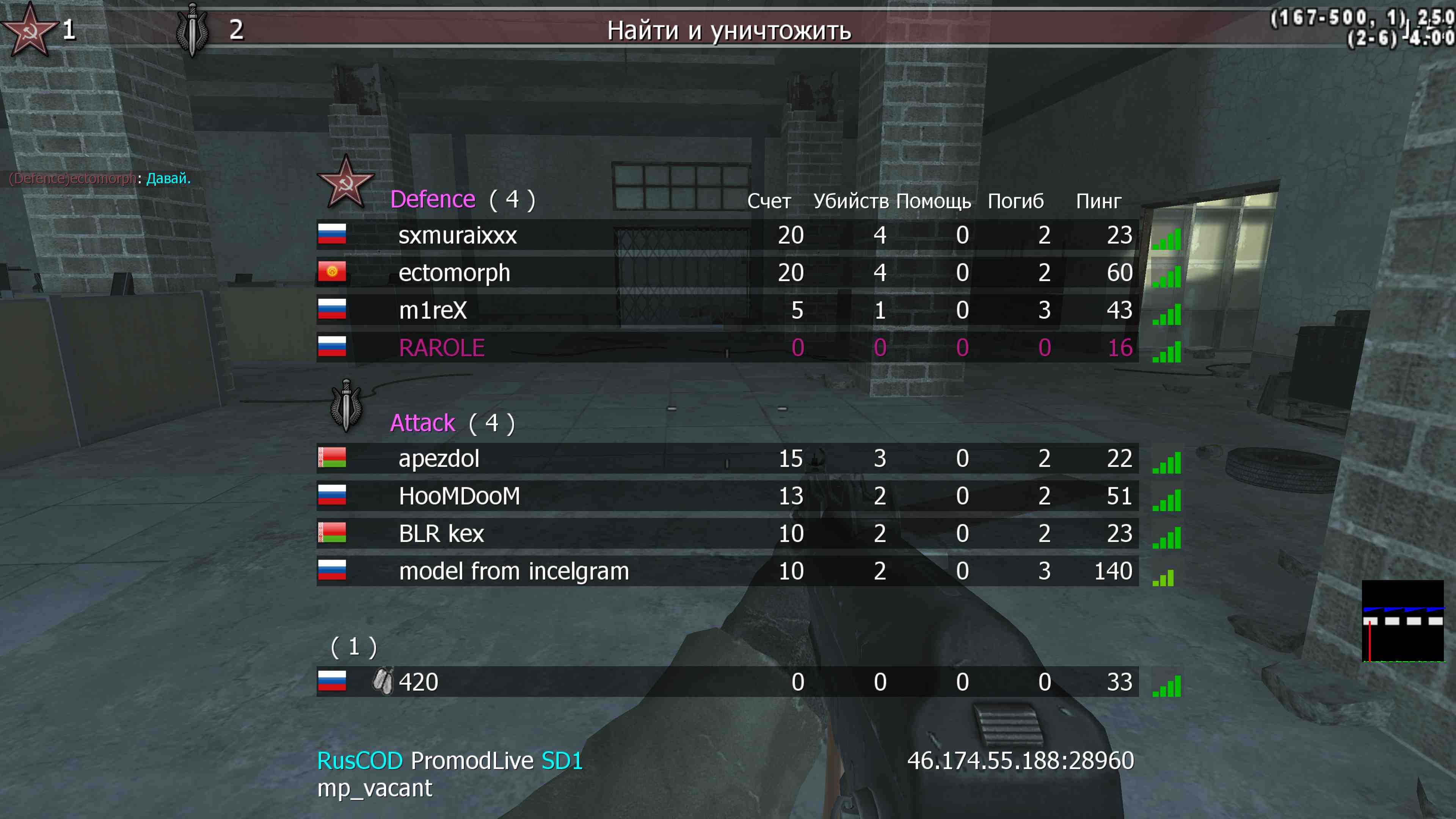This screenshot has width=1456, height=819.
Task: Click the Defence red star emblem
Action: click(x=346, y=182)
